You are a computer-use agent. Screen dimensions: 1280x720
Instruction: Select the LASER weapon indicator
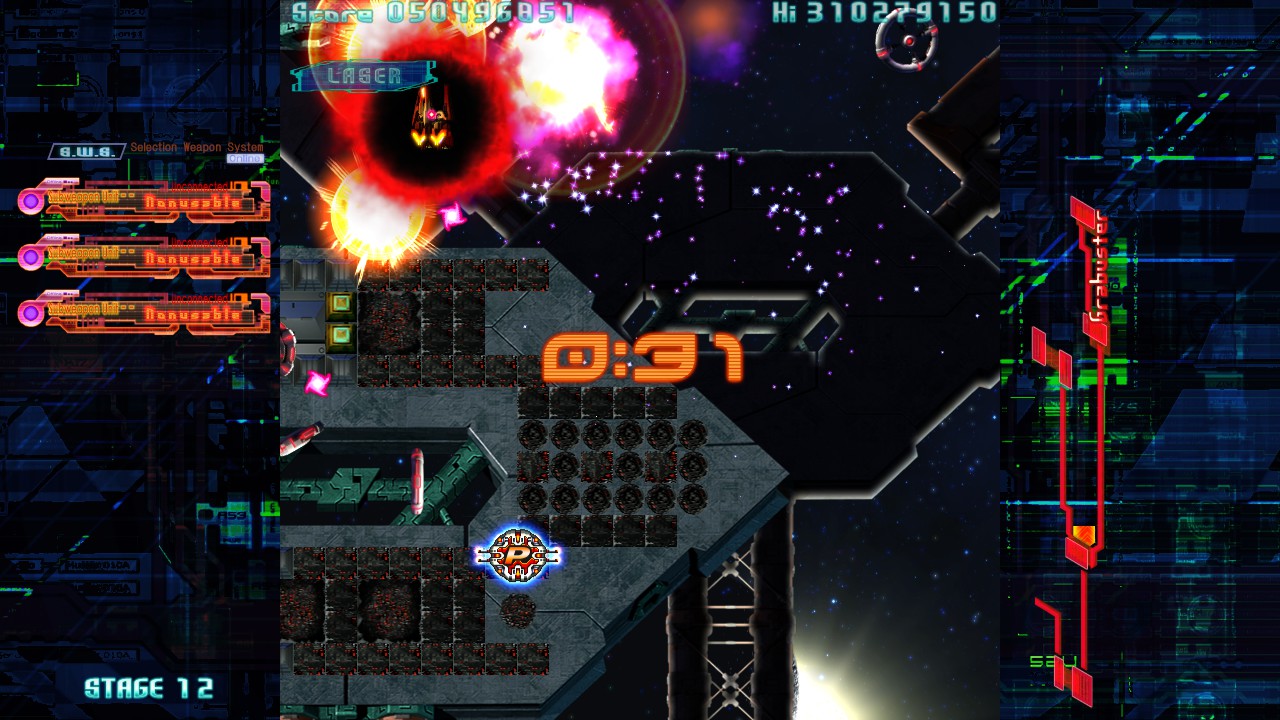click(364, 76)
